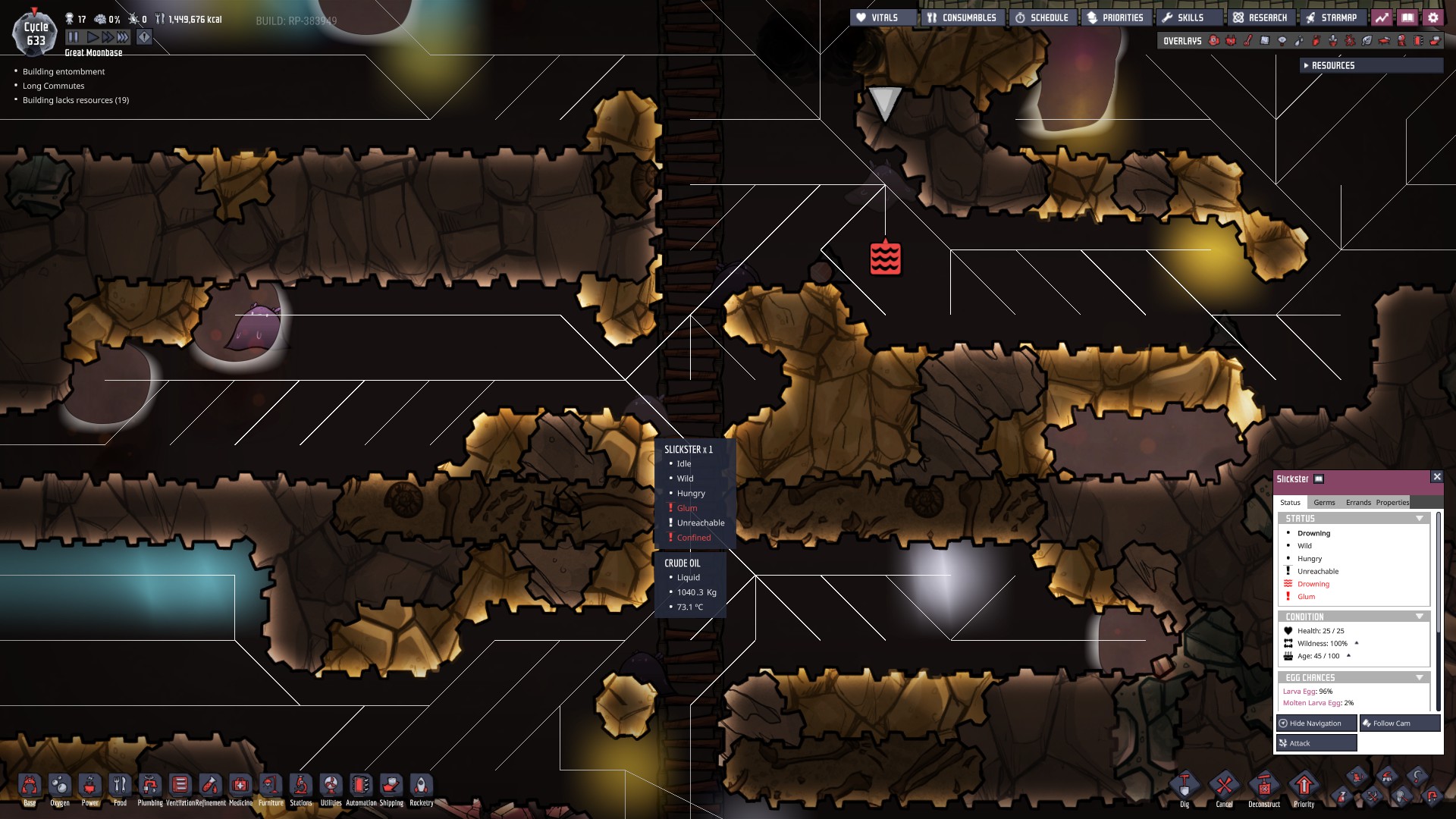Open the Larva Egg link
The width and height of the screenshot is (1456, 819).
[x=1298, y=692]
